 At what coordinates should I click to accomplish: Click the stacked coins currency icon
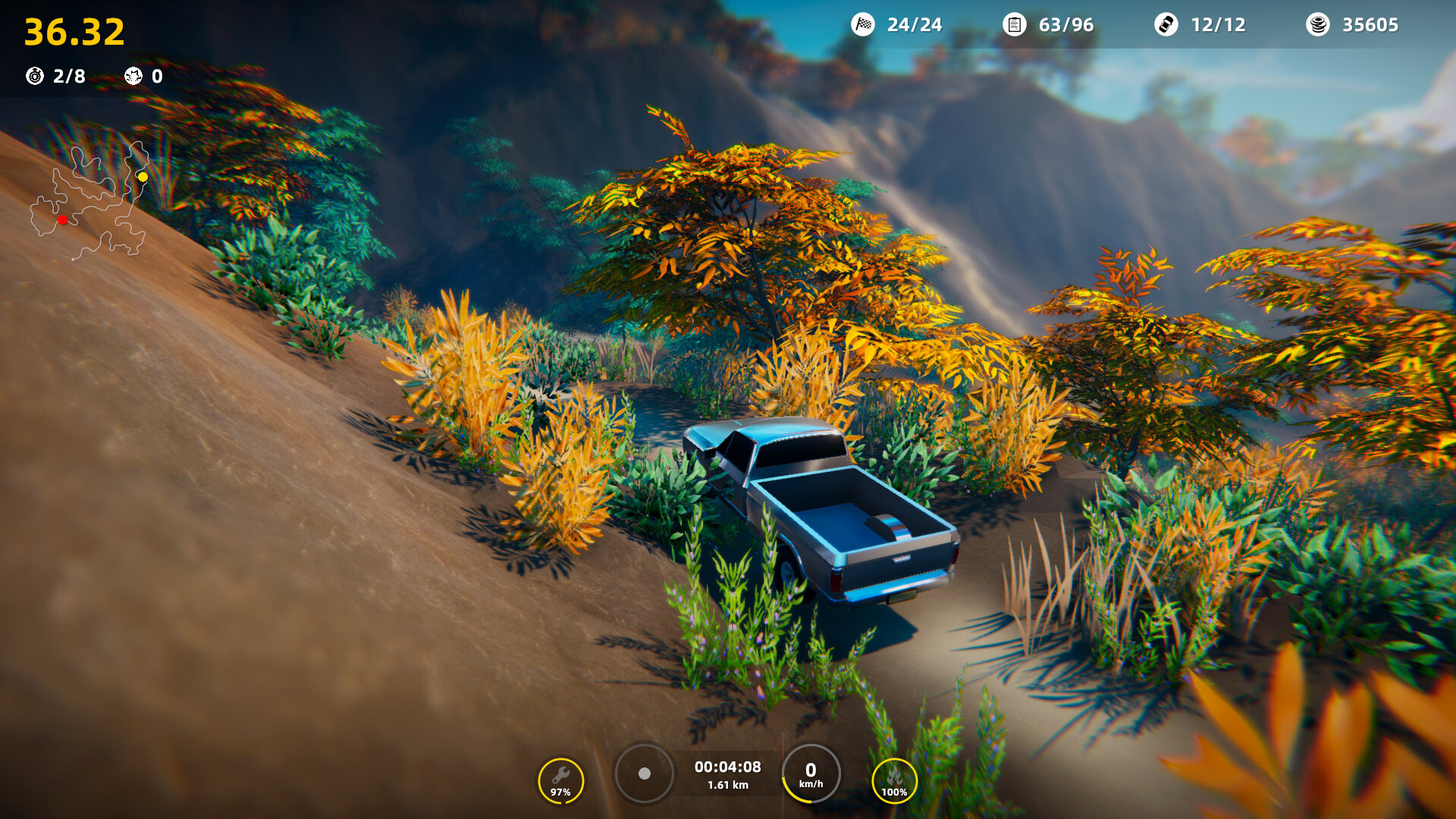(1319, 23)
